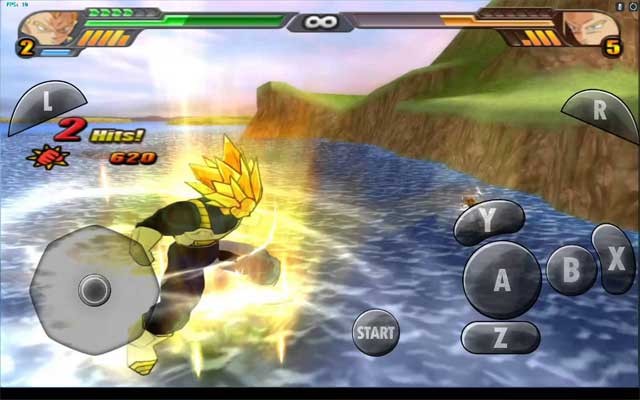Tap the L shoulder button
Viewport: 640px width, 400px height.
44,104
